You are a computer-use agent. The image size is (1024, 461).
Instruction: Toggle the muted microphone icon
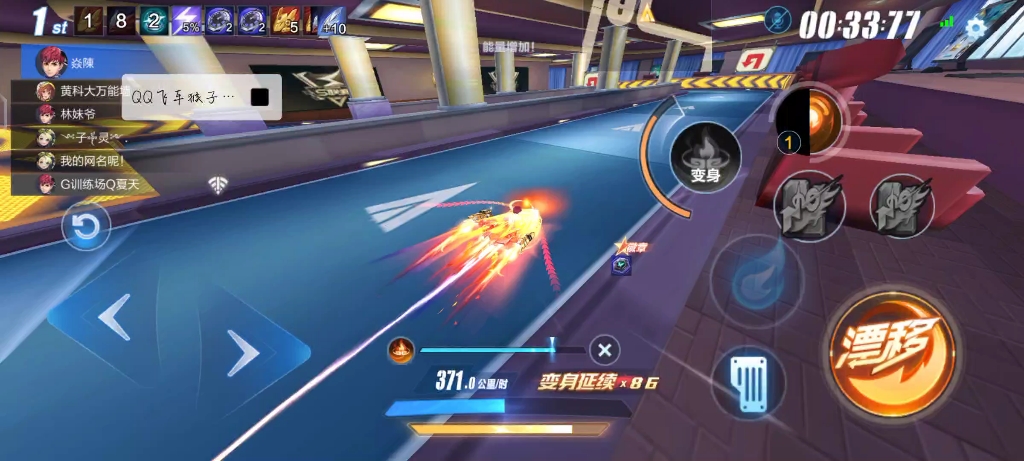click(x=777, y=21)
